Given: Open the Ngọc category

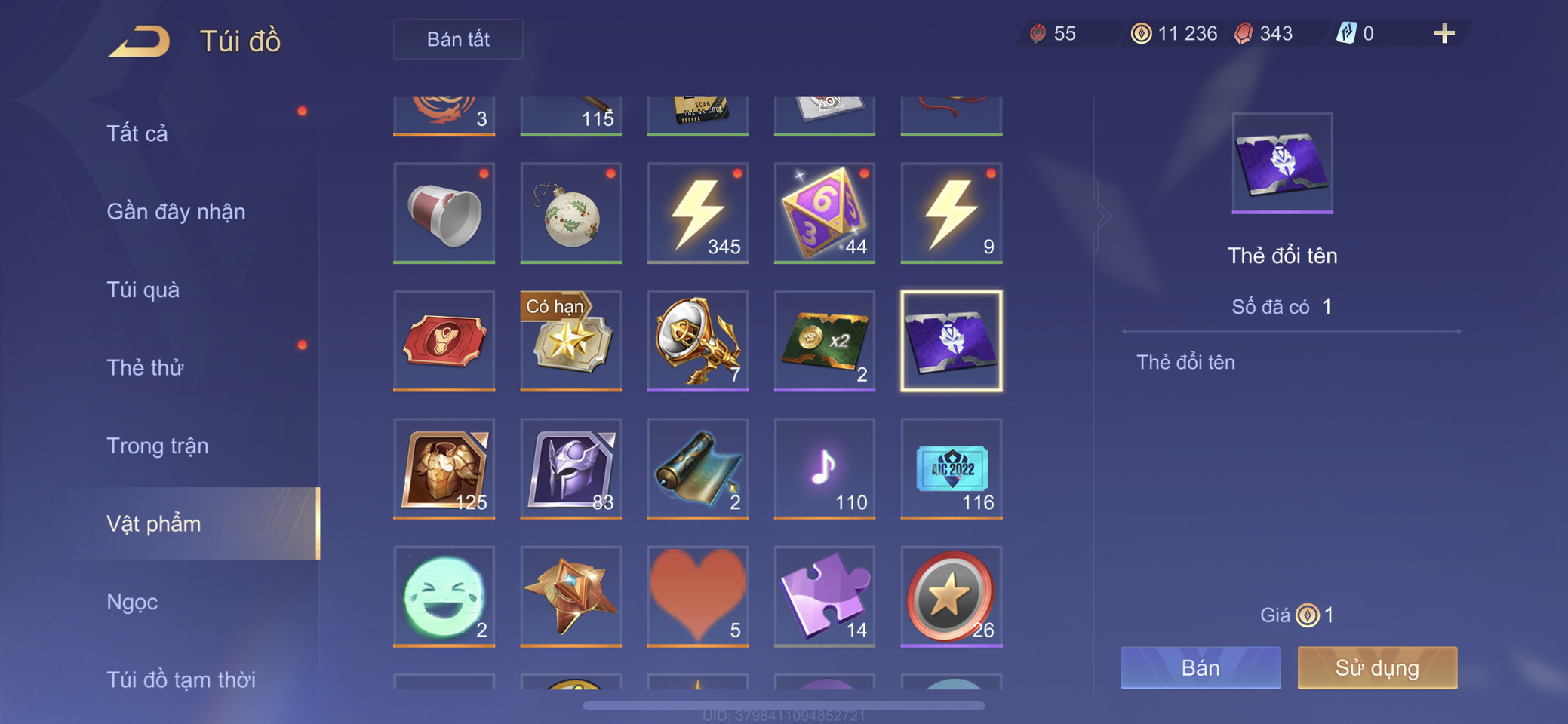Looking at the screenshot, I should point(132,602).
